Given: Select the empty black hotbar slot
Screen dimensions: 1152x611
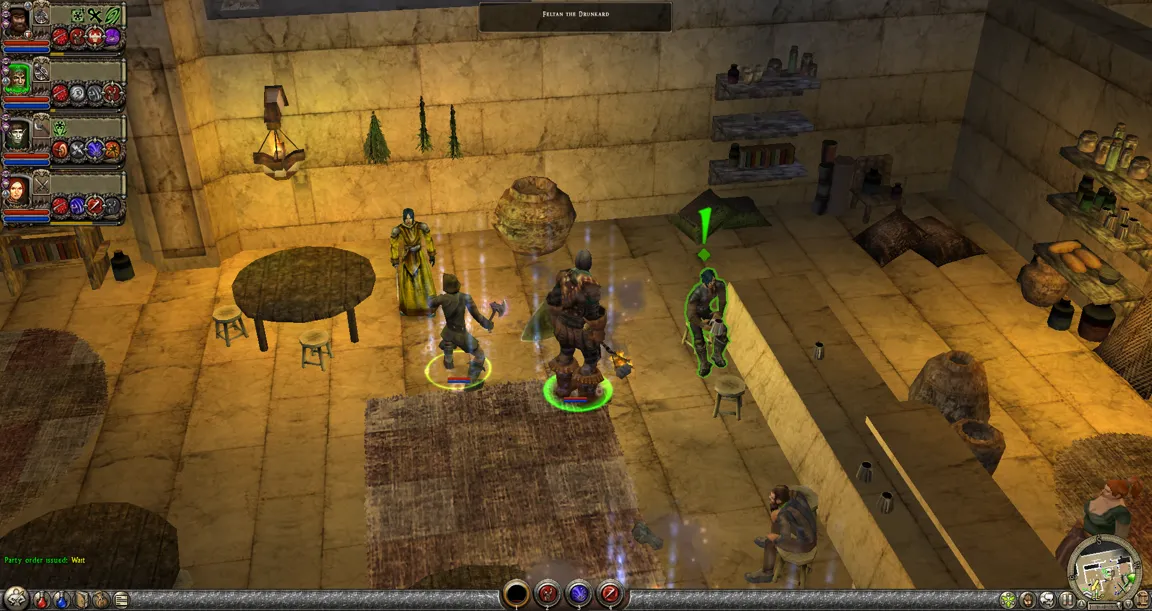Looking at the screenshot, I should pos(516,594).
